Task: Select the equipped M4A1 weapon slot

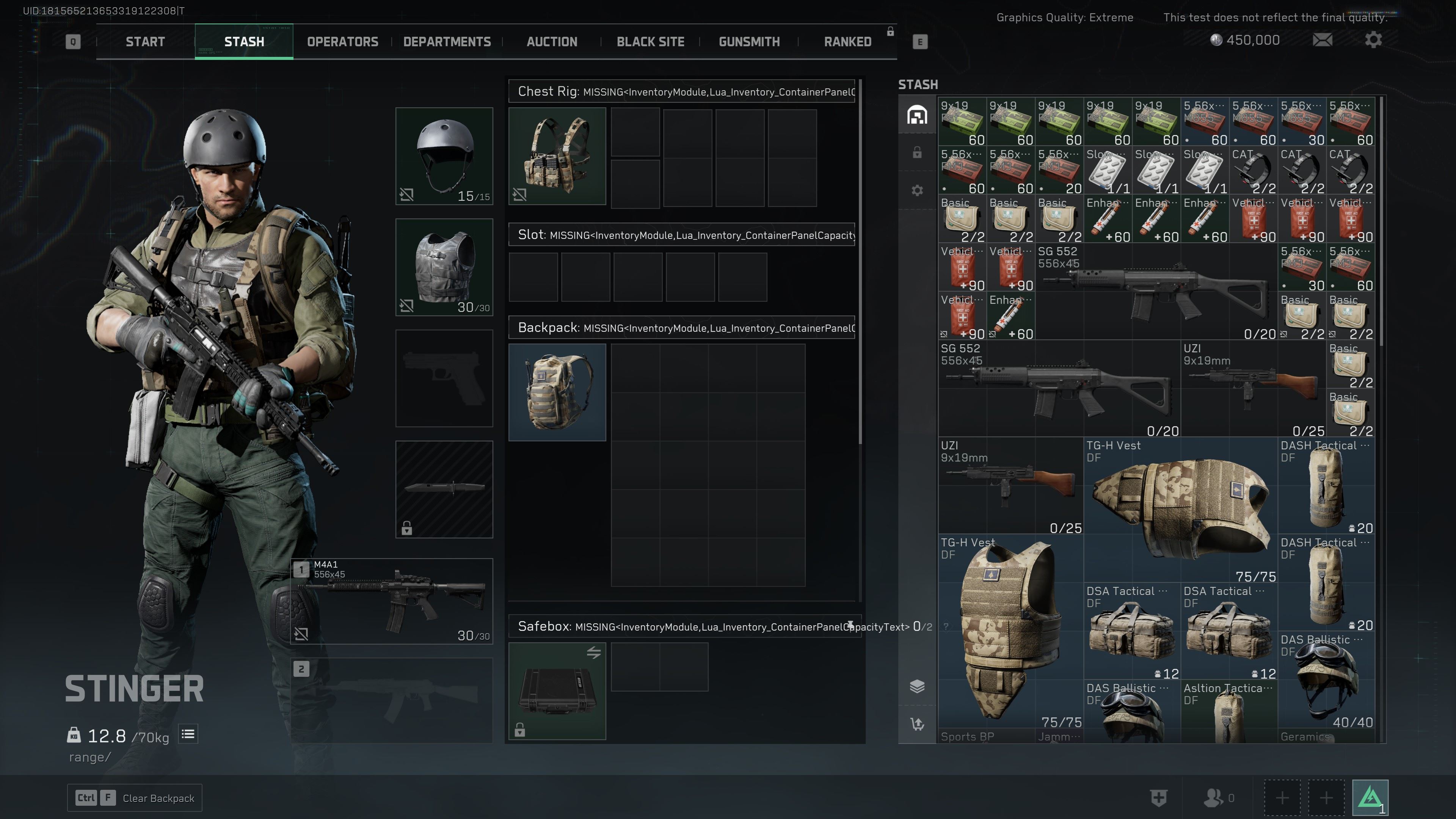Action: pyautogui.click(x=392, y=601)
